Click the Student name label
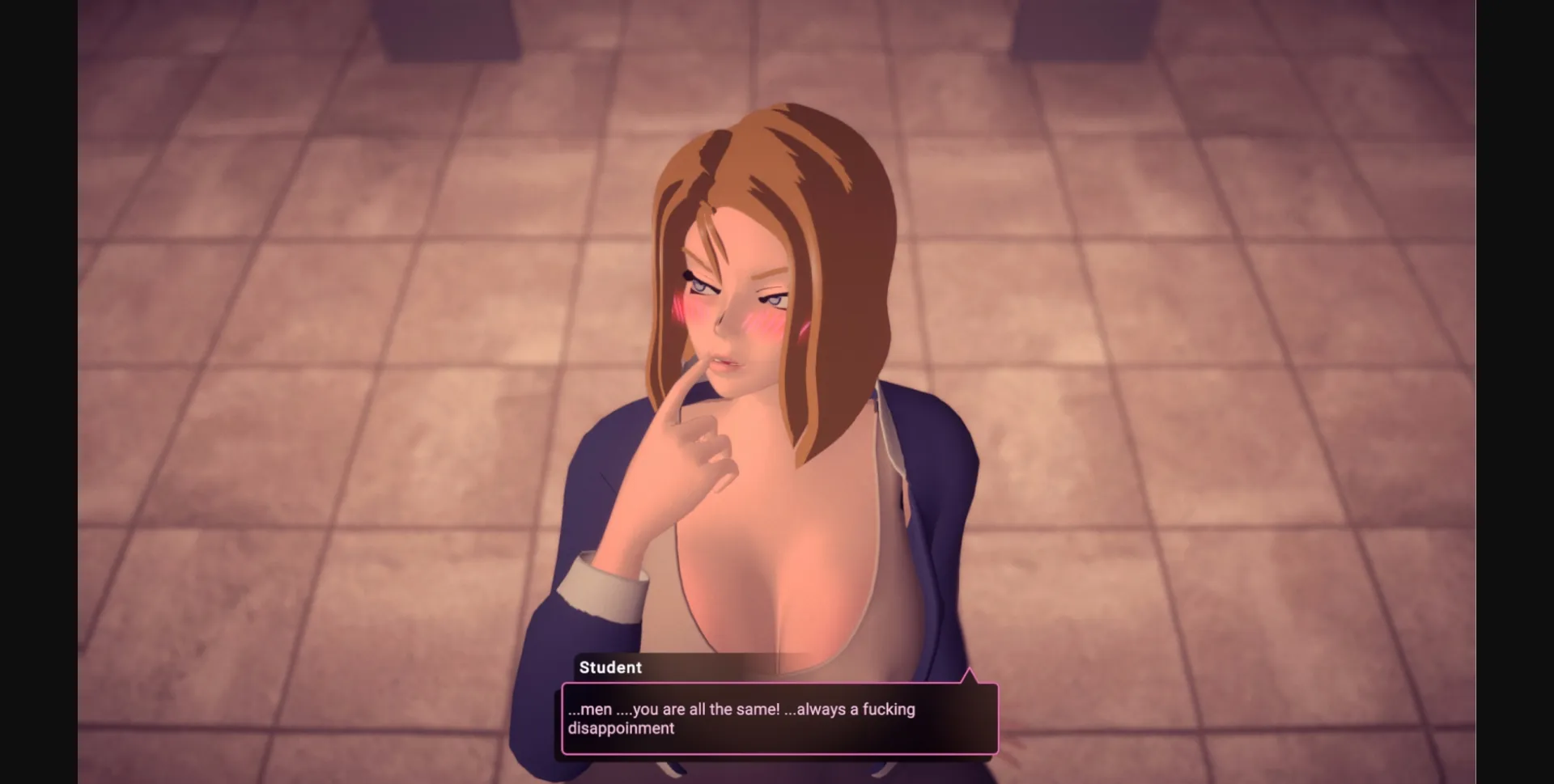Viewport: 1554px width, 784px height. click(611, 667)
